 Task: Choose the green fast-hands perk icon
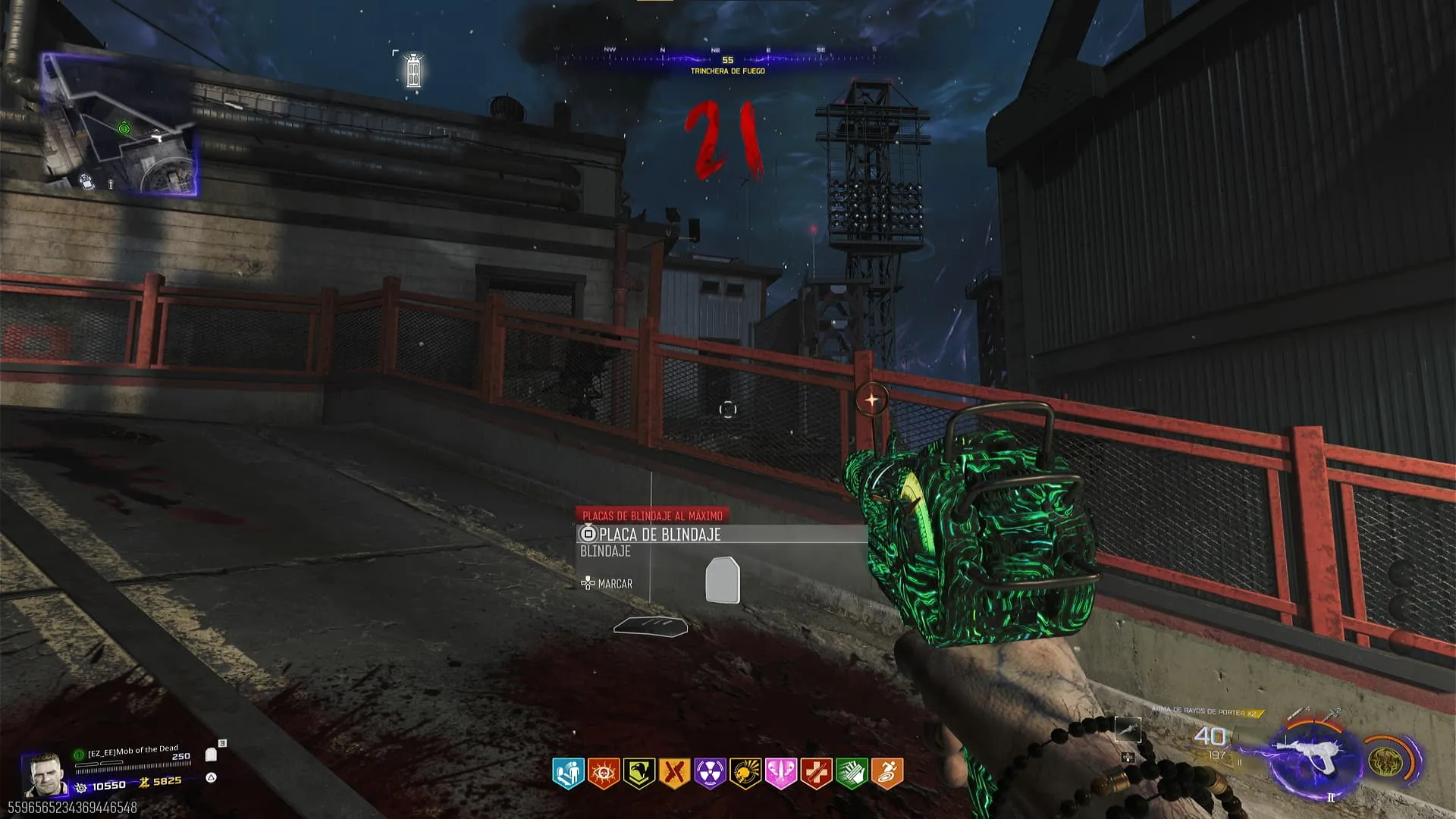tap(852, 773)
